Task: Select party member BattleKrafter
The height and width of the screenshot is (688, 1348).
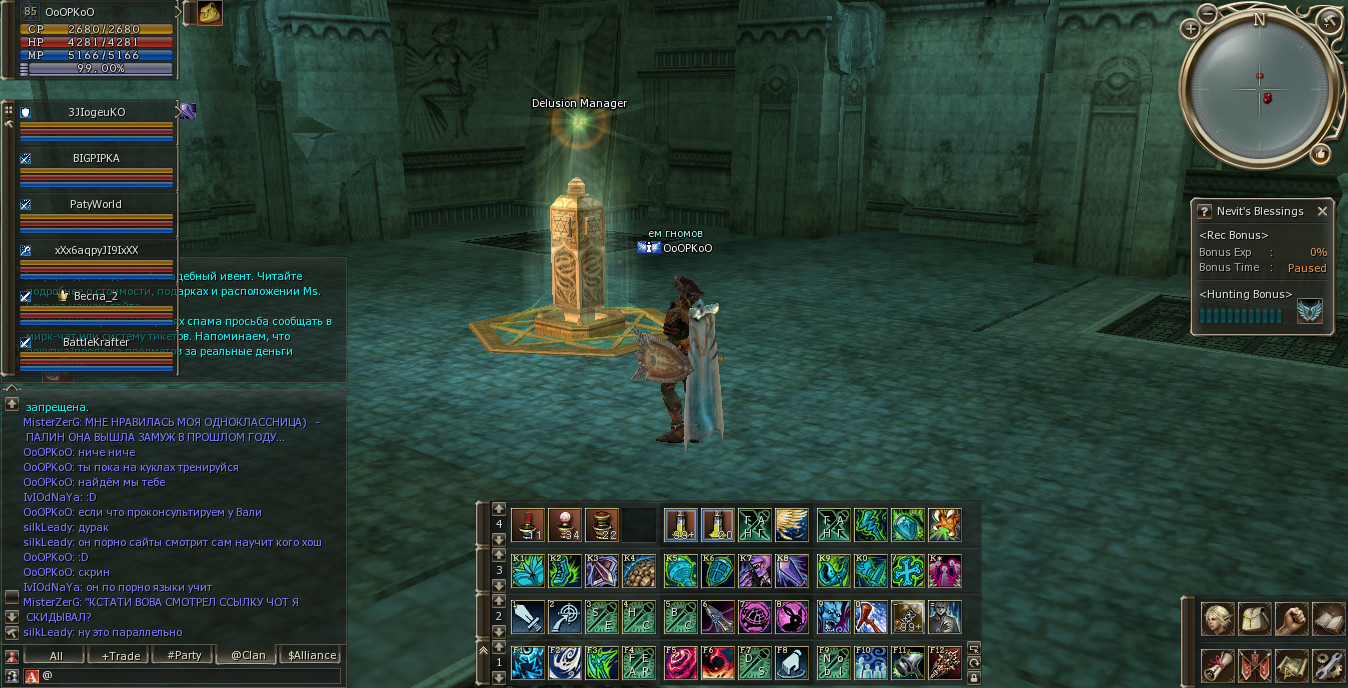Action: 96,342
